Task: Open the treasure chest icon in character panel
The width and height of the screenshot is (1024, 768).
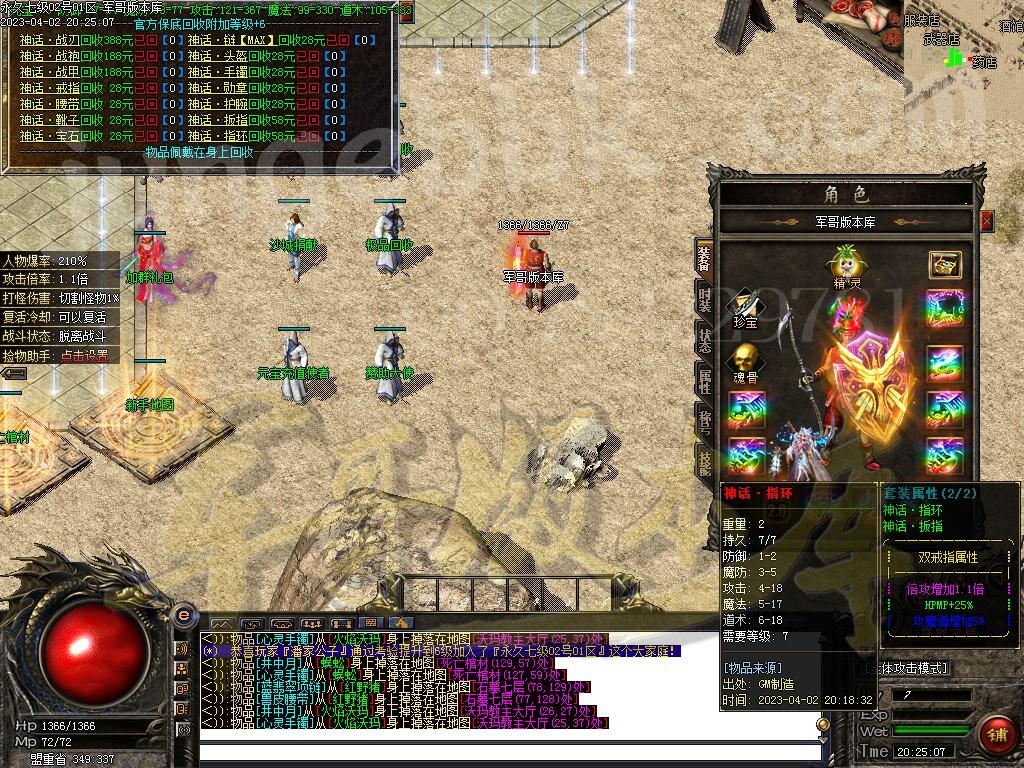Action: click(x=944, y=264)
